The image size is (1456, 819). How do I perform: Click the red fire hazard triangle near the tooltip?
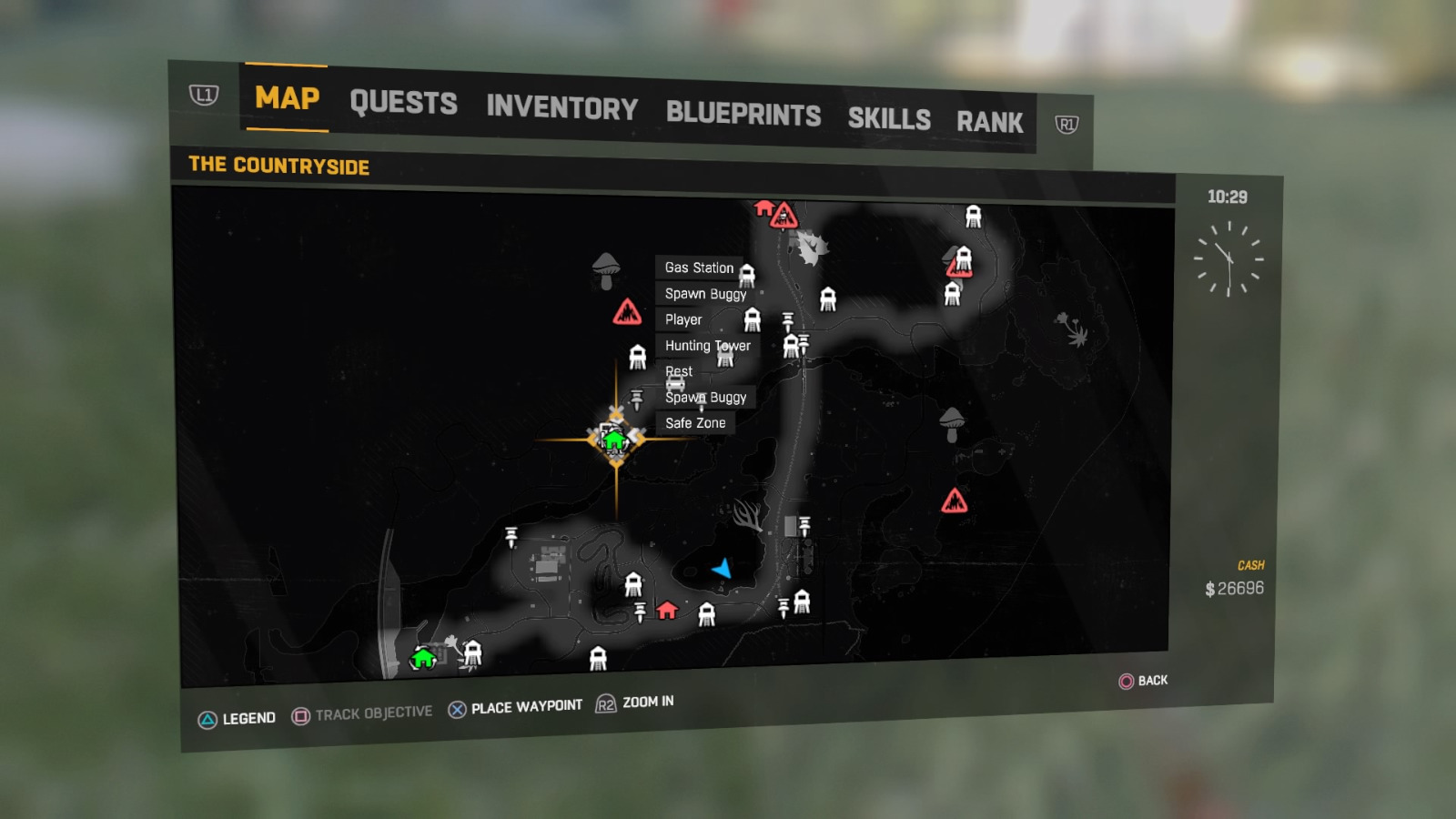pos(629,309)
